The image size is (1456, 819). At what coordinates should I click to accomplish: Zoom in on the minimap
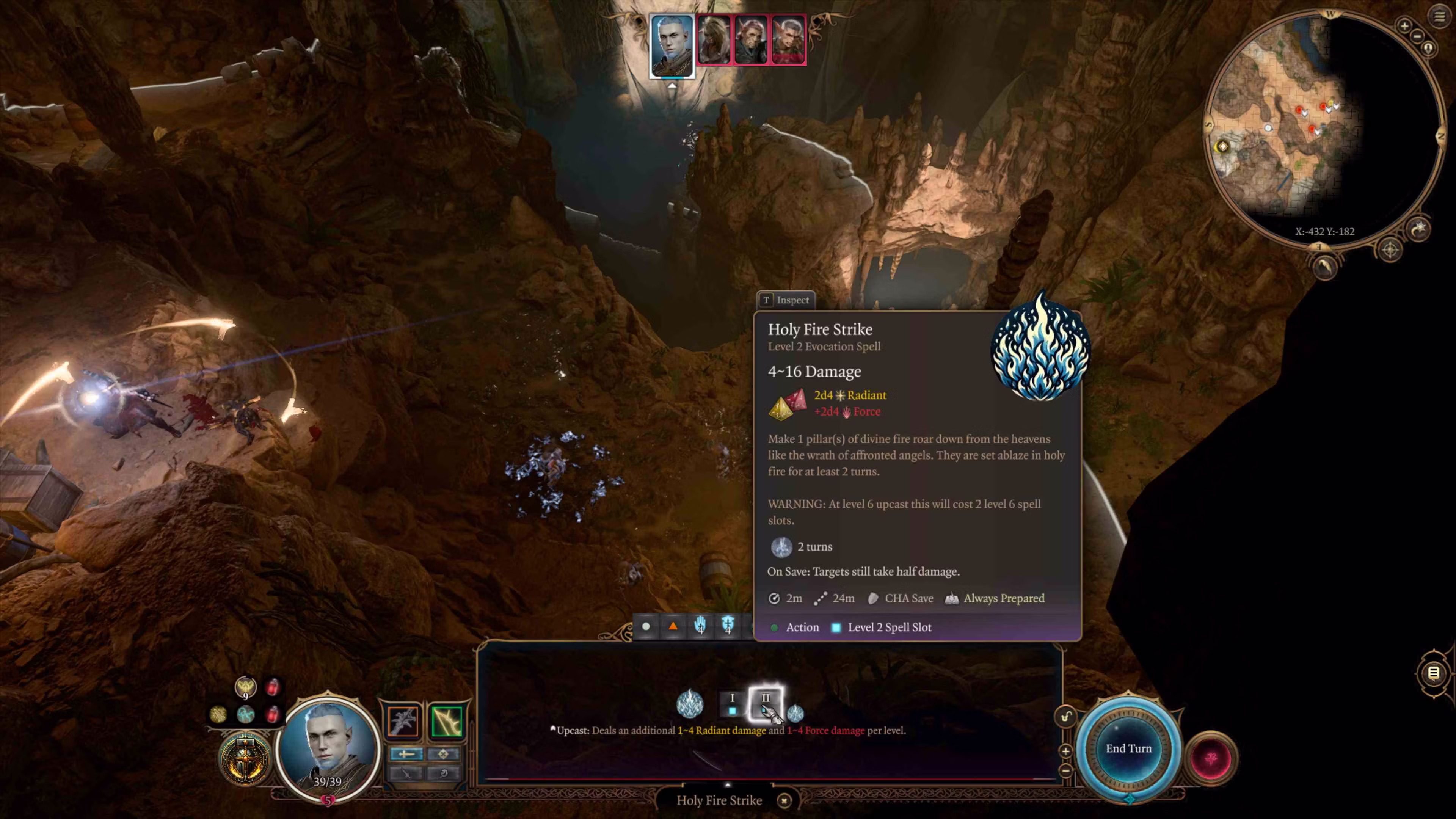coord(1404,25)
